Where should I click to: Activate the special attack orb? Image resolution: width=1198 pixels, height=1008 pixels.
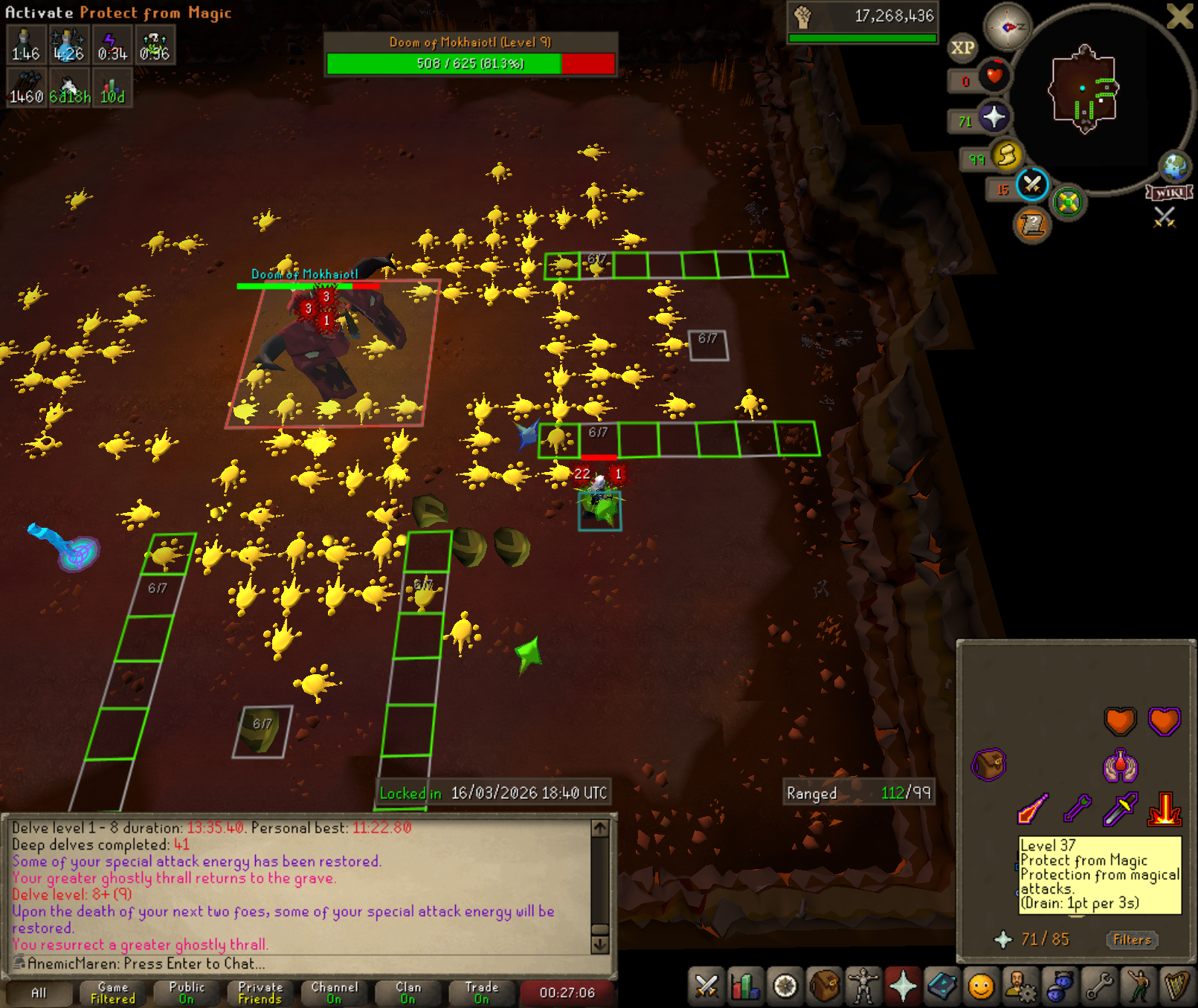(1032, 184)
